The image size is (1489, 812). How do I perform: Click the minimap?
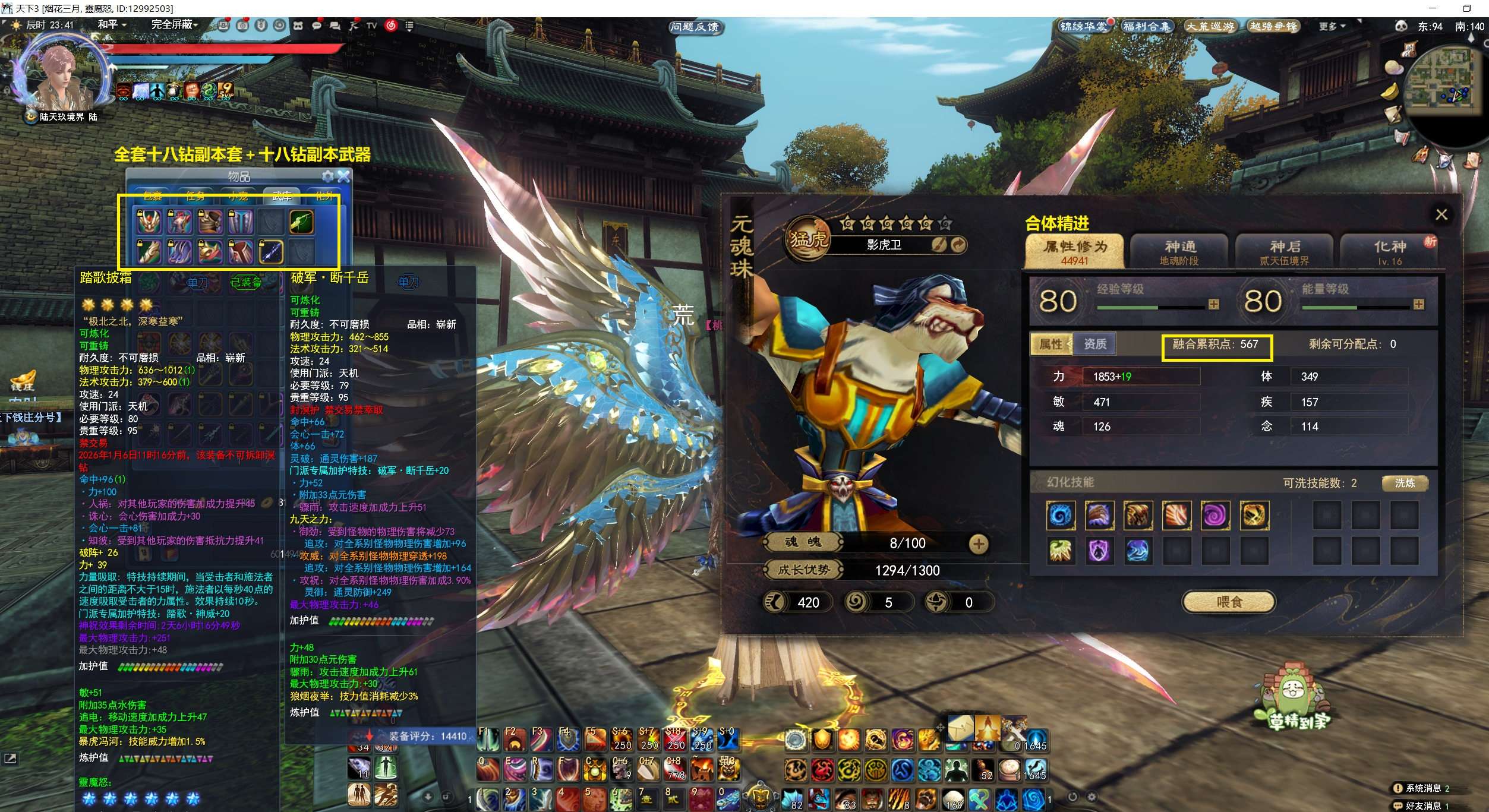(1442, 83)
